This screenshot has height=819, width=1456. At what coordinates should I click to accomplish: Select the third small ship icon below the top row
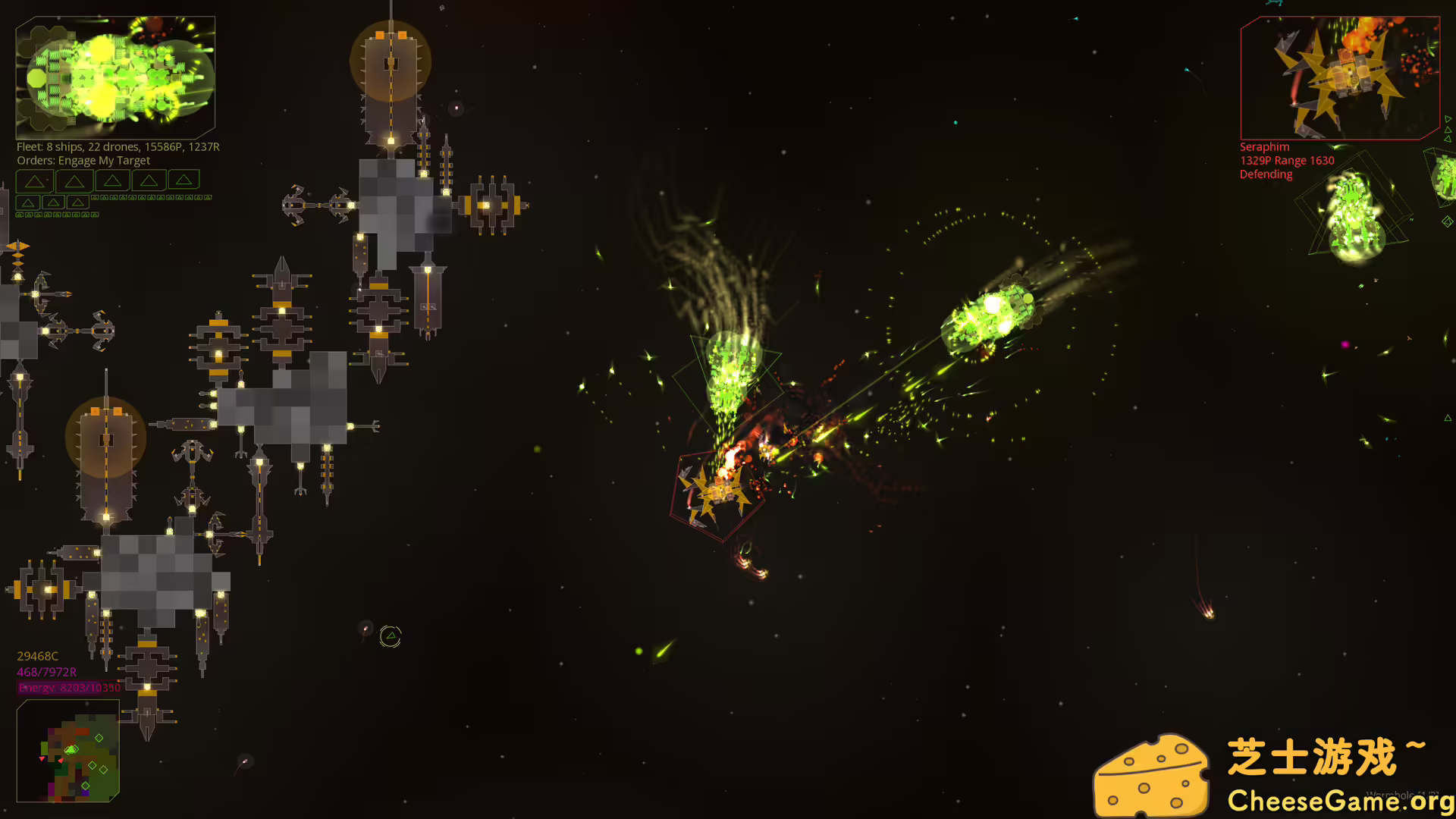click(x=77, y=202)
